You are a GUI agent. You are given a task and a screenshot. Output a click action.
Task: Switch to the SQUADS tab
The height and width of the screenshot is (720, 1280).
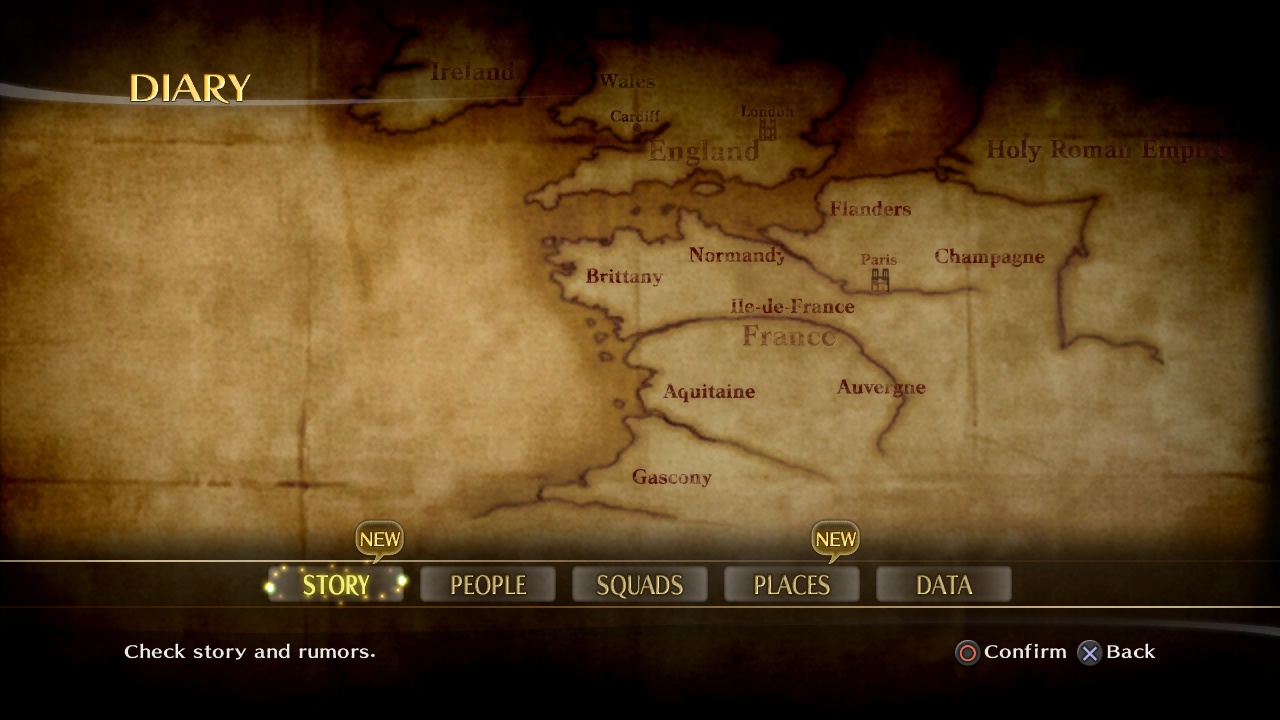tap(639, 584)
